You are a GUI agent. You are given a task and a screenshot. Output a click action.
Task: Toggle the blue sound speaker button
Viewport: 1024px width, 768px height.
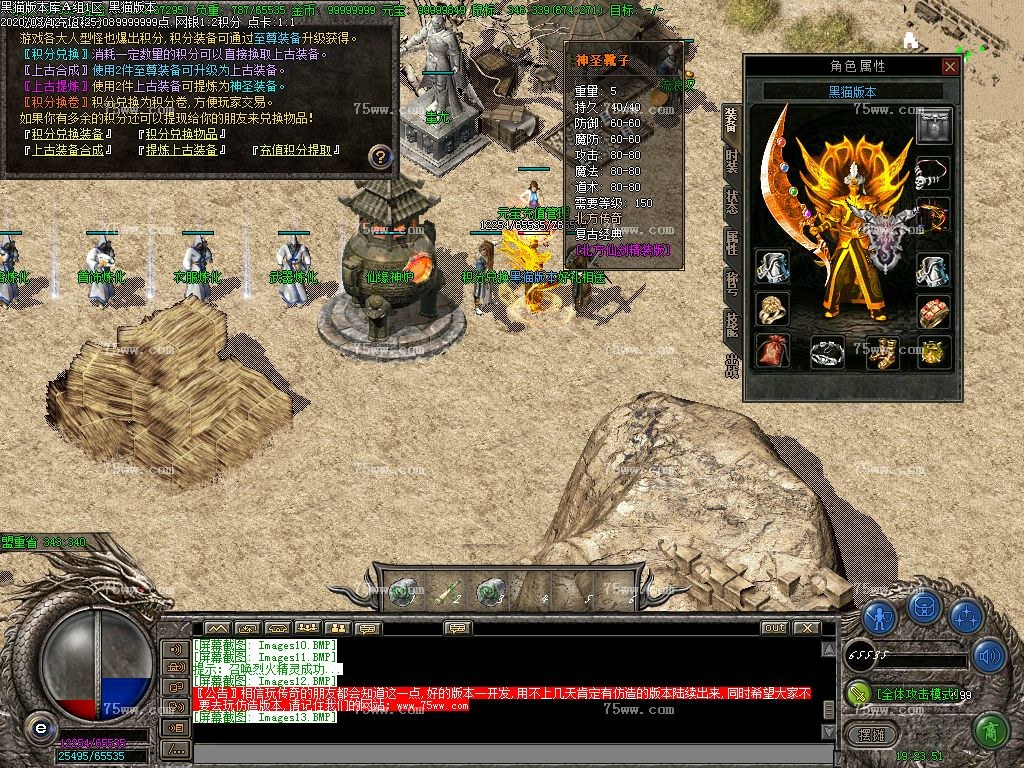[x=989, y=655]
